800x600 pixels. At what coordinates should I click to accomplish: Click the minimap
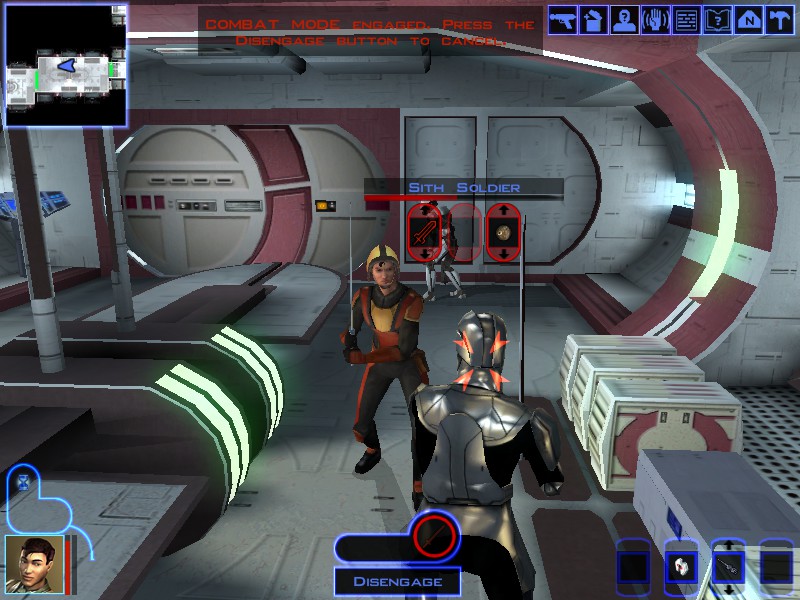click(65, 66)
